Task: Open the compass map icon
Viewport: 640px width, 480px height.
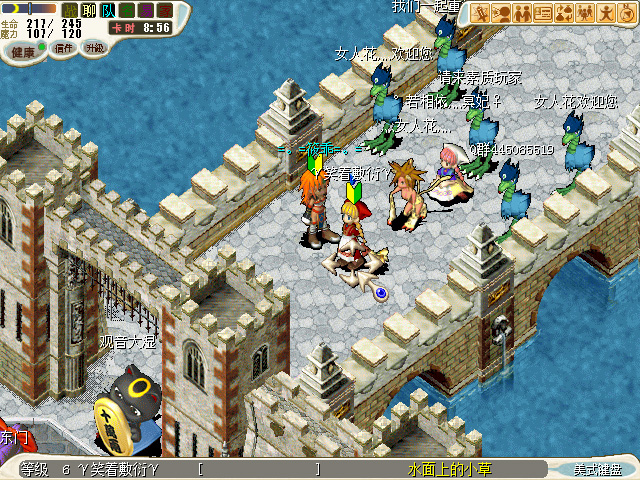Action: click(x=627, y=13)
